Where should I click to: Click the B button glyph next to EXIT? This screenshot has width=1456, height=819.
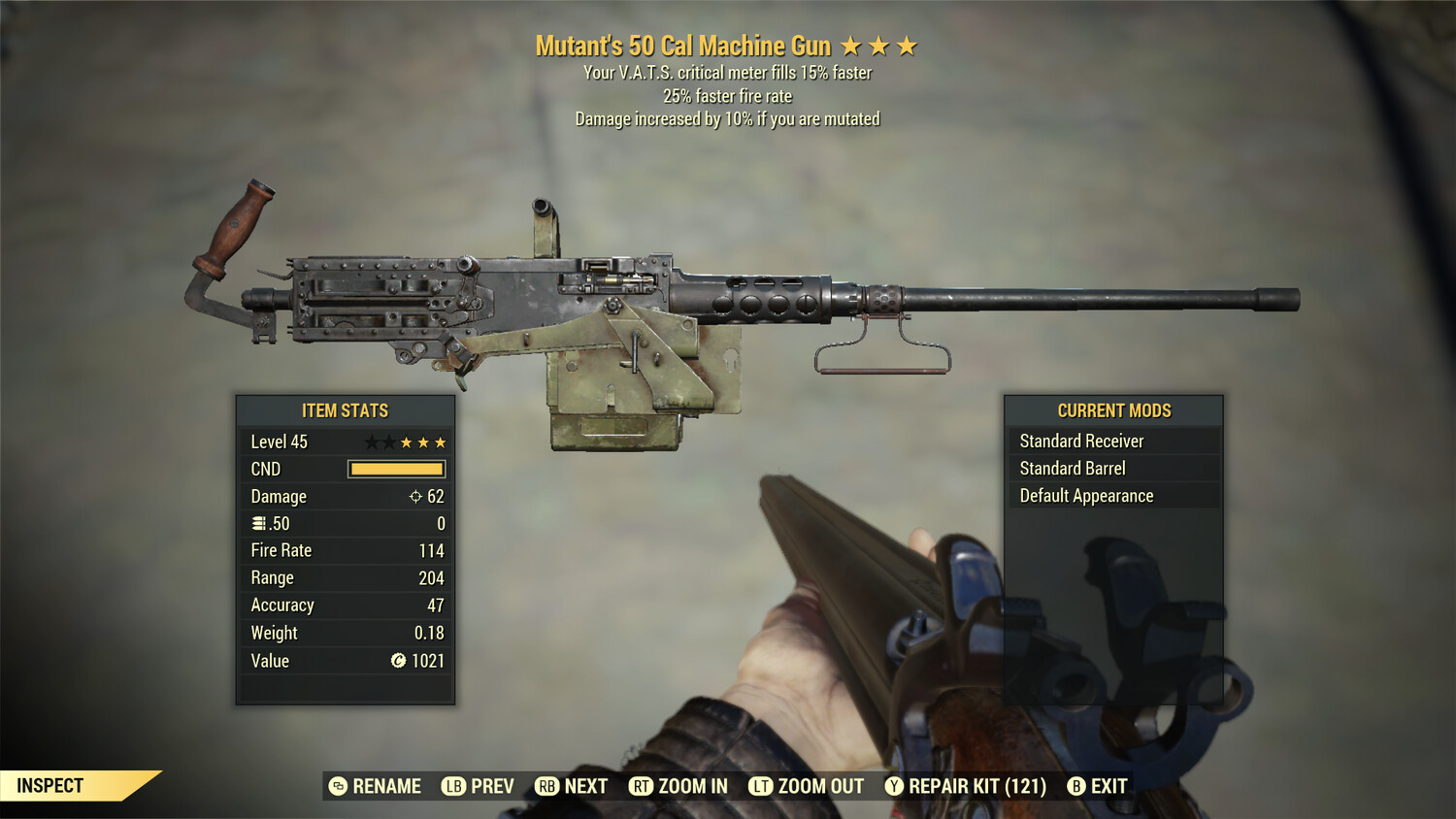coord(1076,786)
